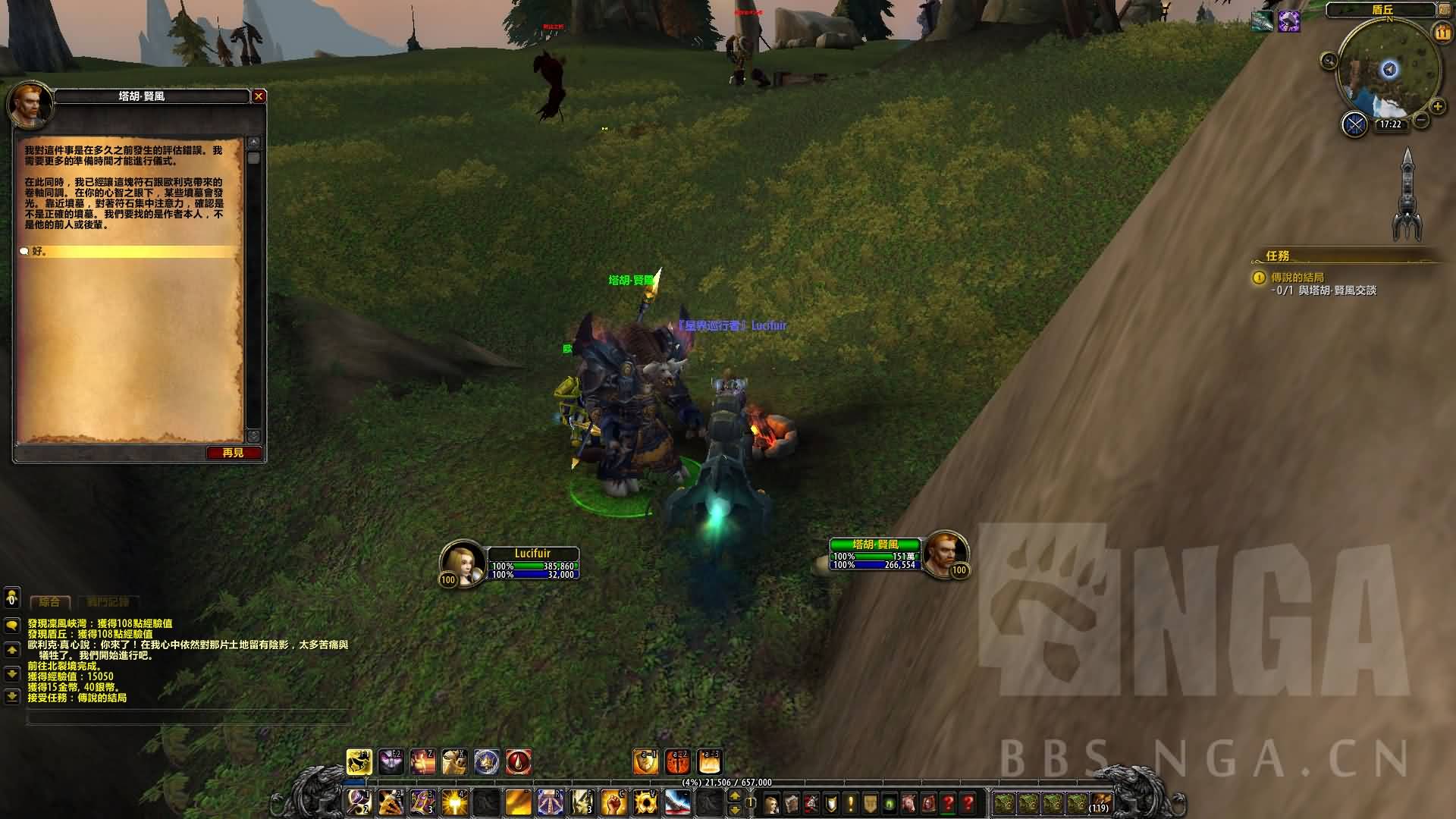The height and width of the screenshot is (819, 1456).
Task: Switch to the 綜合 chat tab
Action: (x=49, y=602)
